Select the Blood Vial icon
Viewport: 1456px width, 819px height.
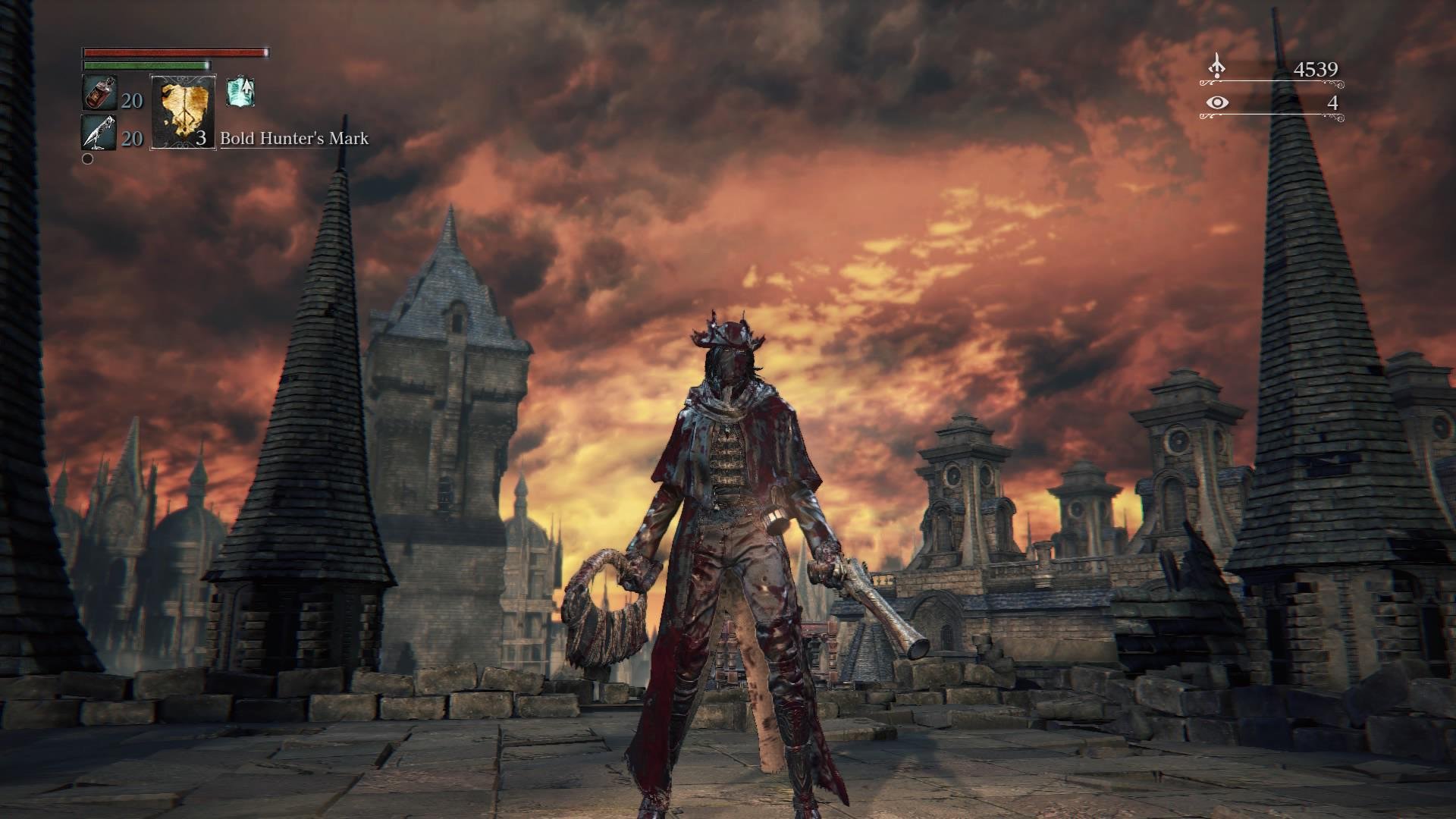[99, 94]
